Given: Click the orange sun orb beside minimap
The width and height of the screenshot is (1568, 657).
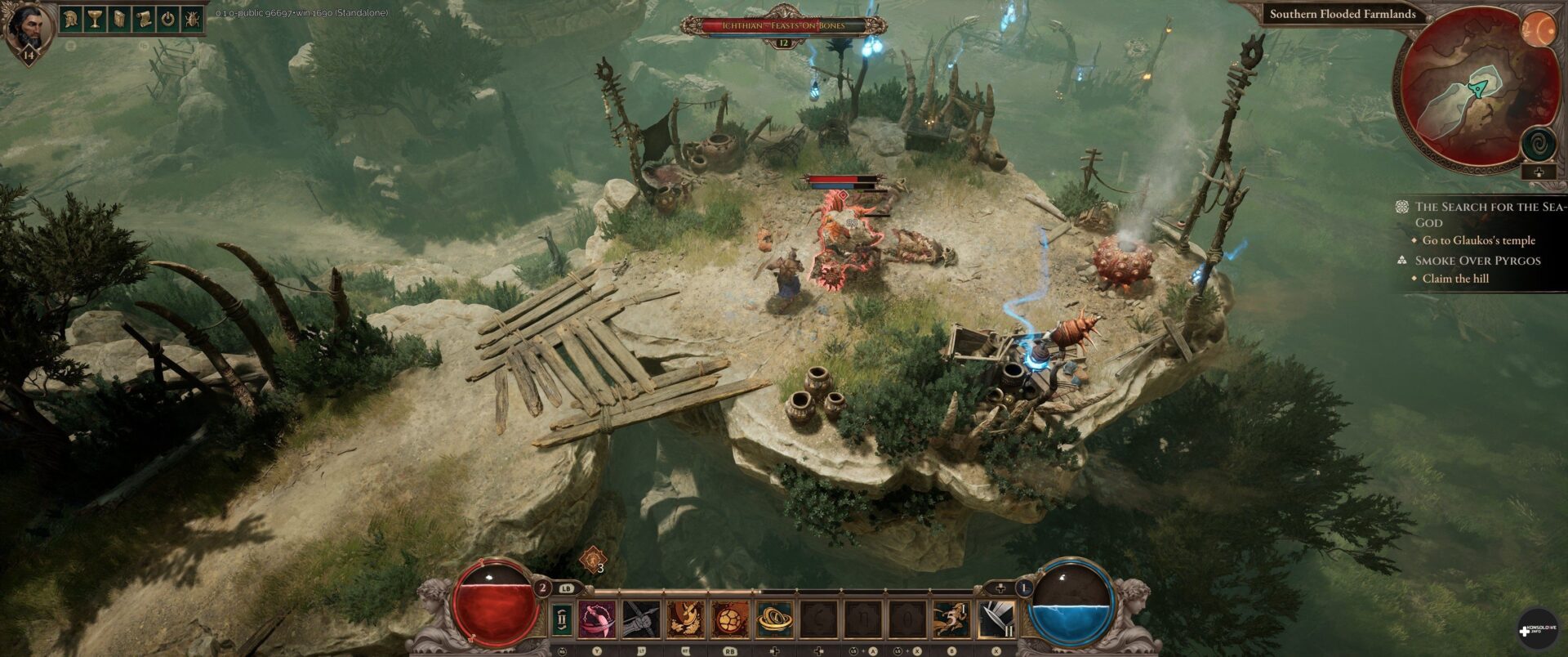Looking at the screenshot, I should (1540, 30).
